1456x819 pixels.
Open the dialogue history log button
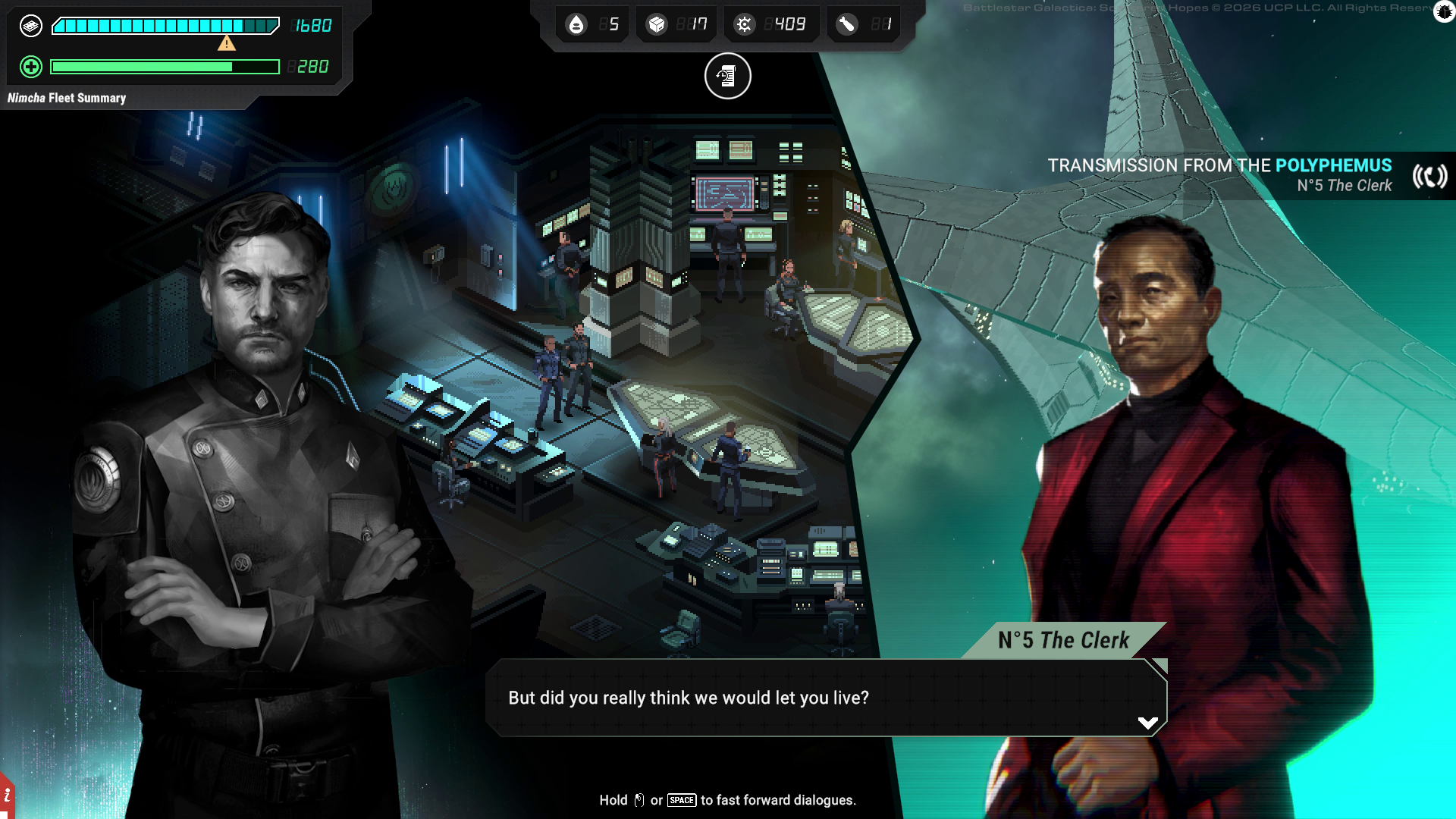(727, 76)
